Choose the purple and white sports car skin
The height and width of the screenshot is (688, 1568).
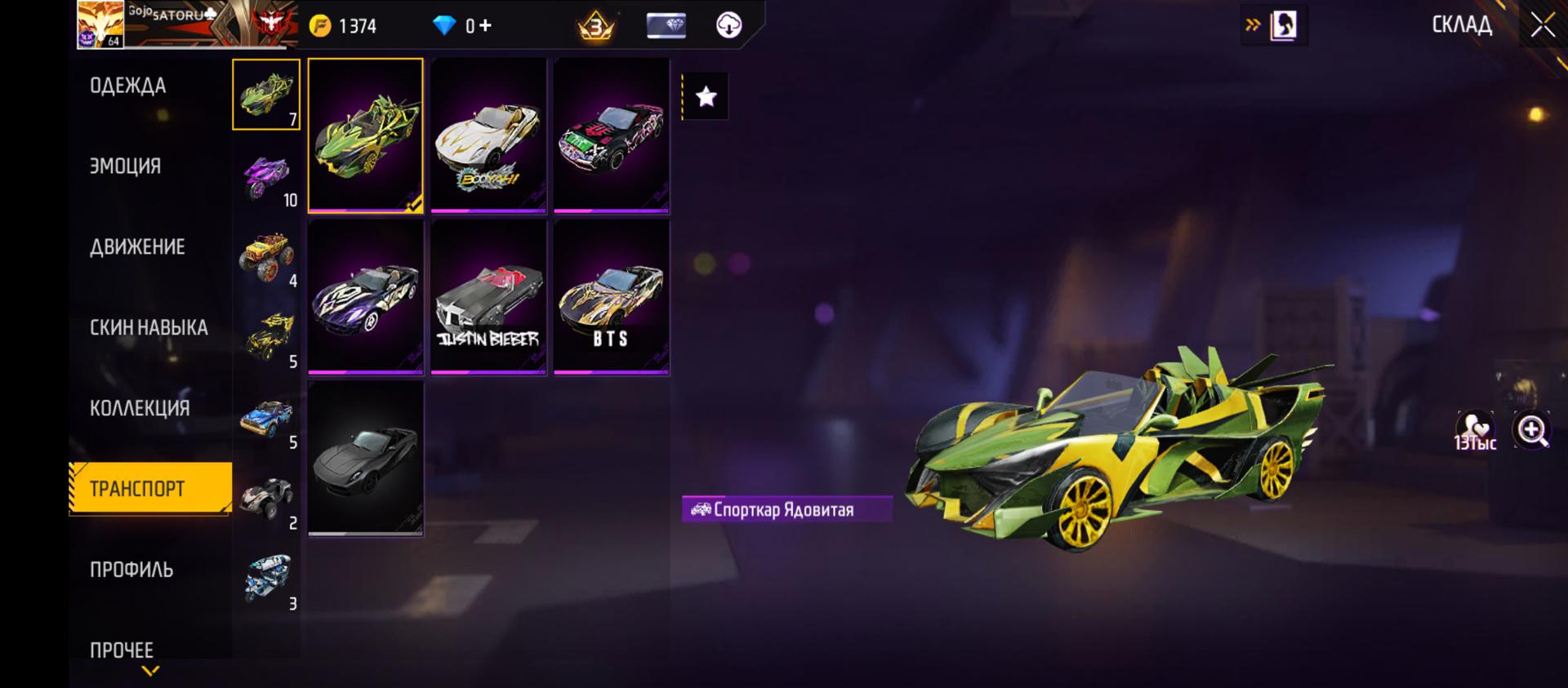tap(365, 297)
